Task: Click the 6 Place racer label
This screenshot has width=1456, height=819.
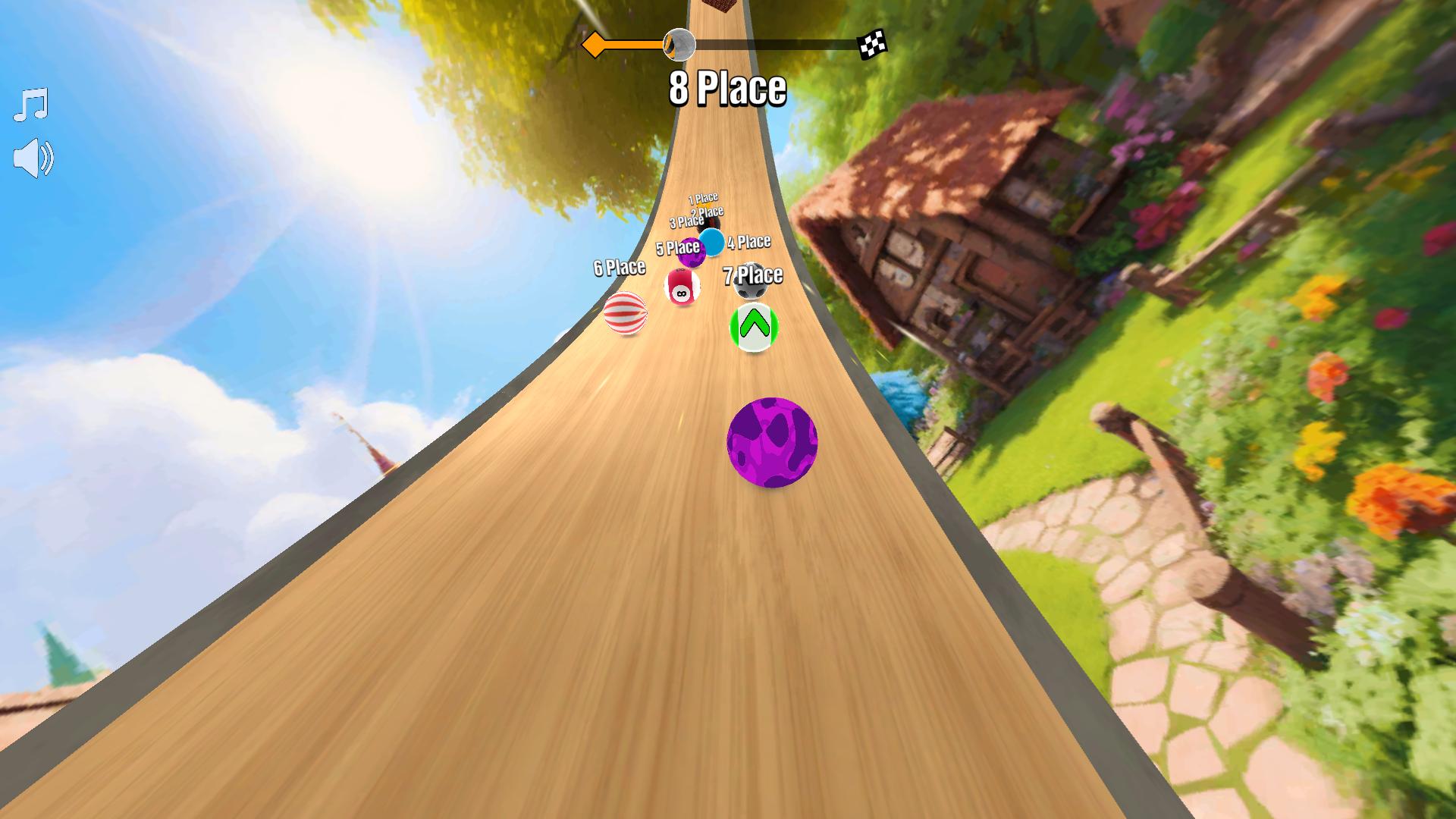Action: tap(620, 267)
